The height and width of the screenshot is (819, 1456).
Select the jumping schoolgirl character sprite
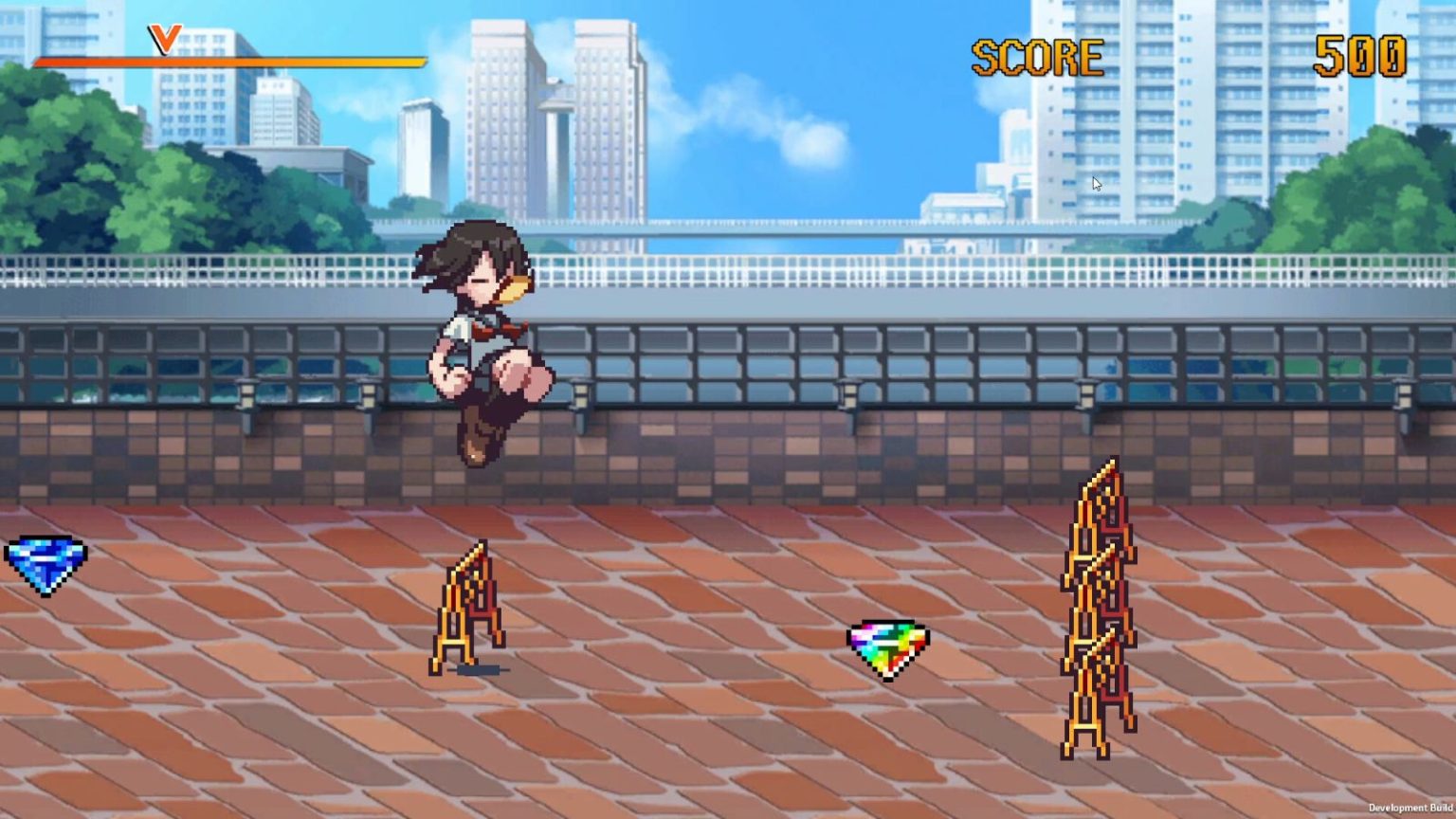point(483,341)
